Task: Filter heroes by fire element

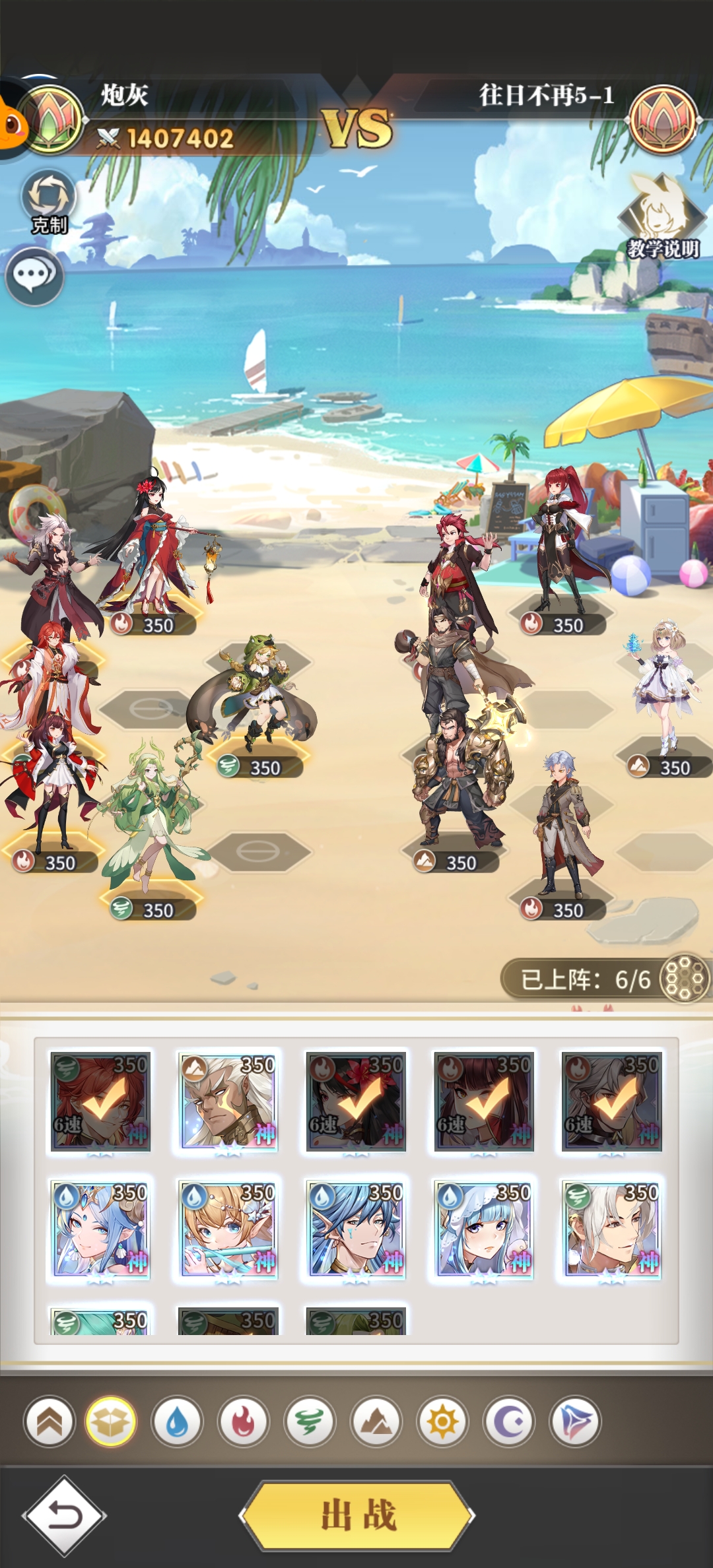Action: pos(244,1421)
